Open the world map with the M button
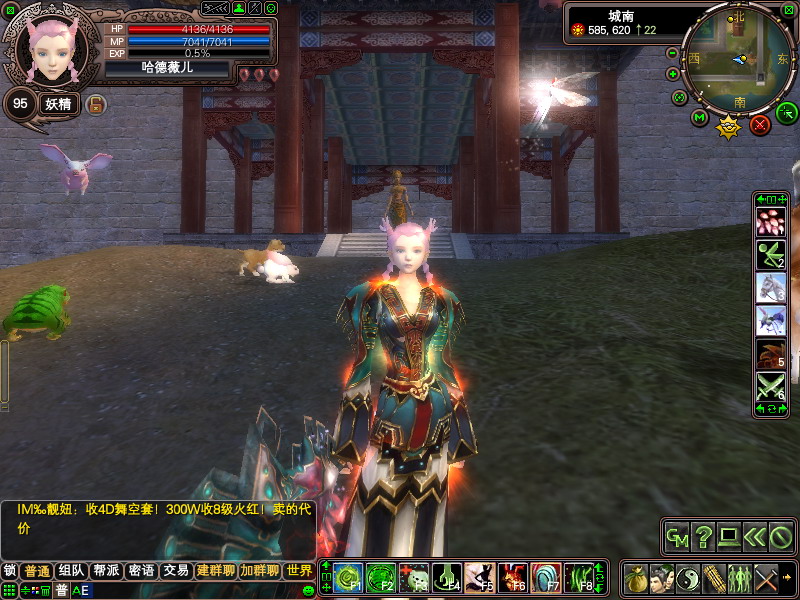The height and width of the screenshot is (600, 800). point(700,119)
